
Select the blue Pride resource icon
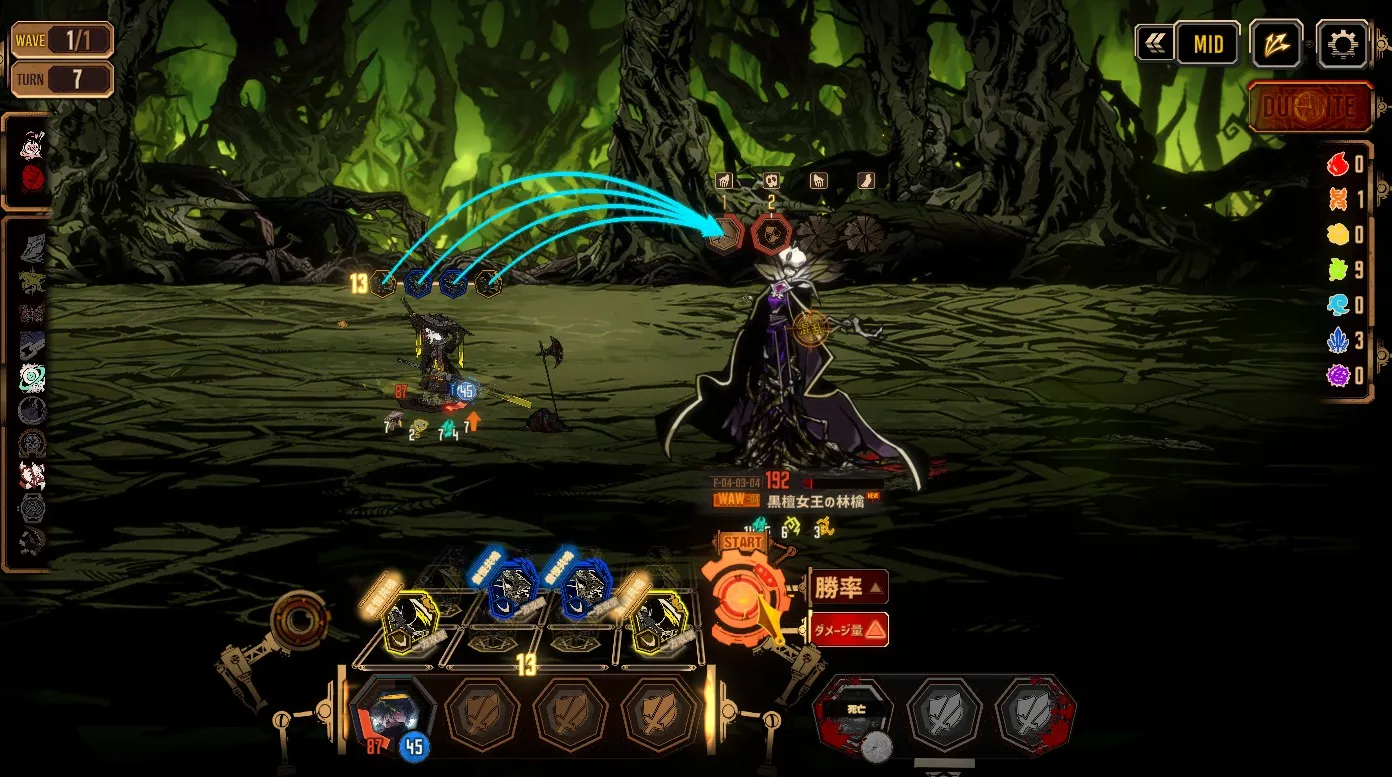coord(1339,341)
